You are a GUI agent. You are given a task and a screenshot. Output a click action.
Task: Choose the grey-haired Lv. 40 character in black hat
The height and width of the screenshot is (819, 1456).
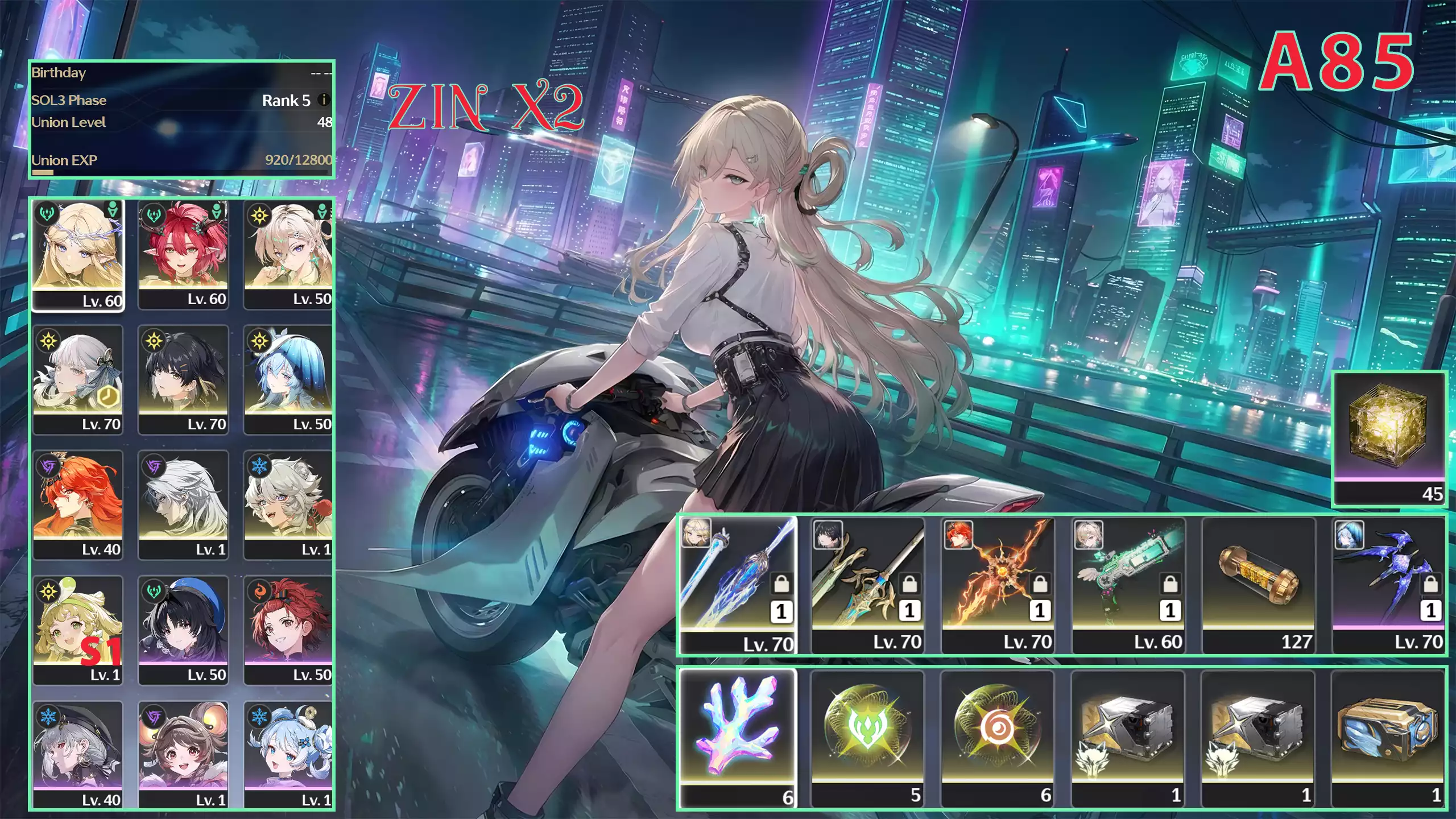coord(78,755)
